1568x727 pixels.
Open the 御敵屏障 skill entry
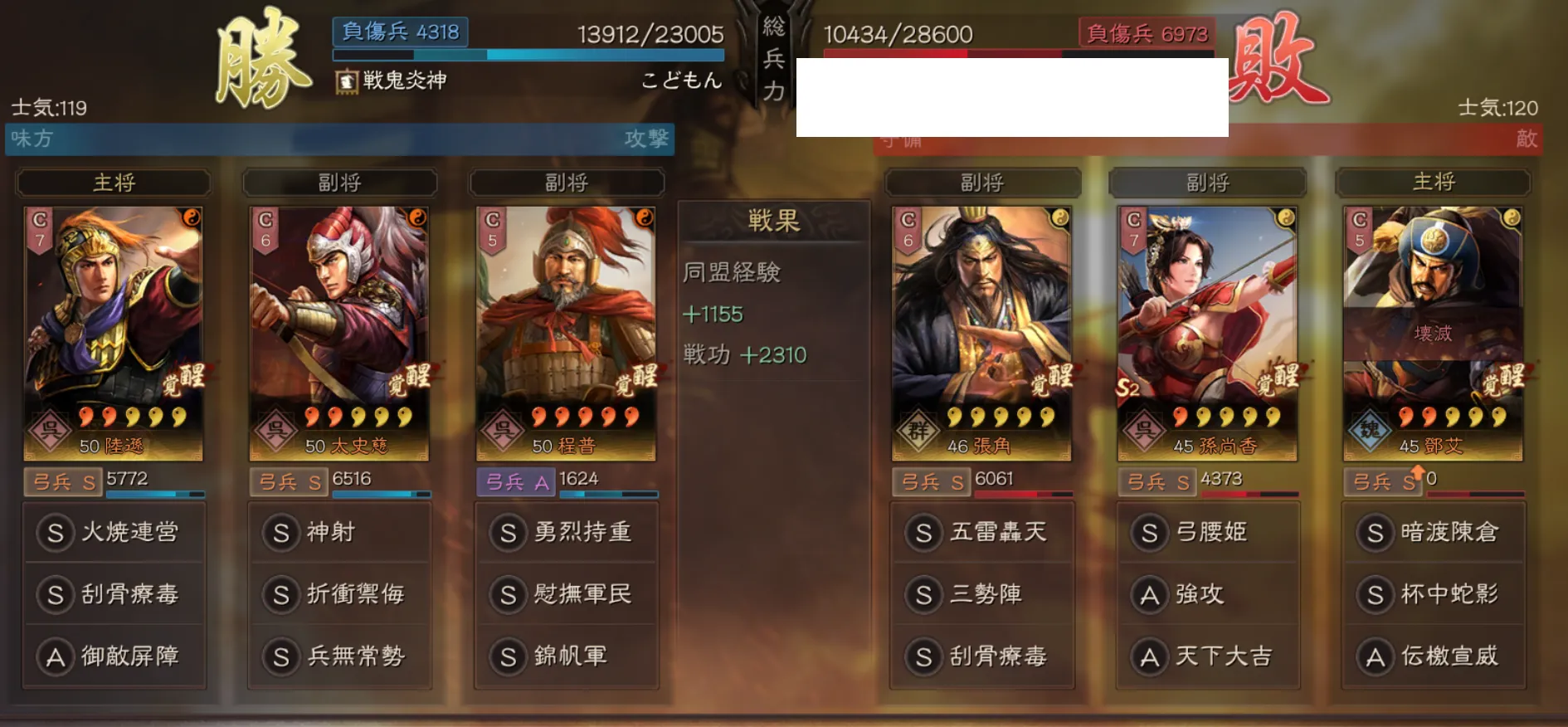click(x=114, y=656)
